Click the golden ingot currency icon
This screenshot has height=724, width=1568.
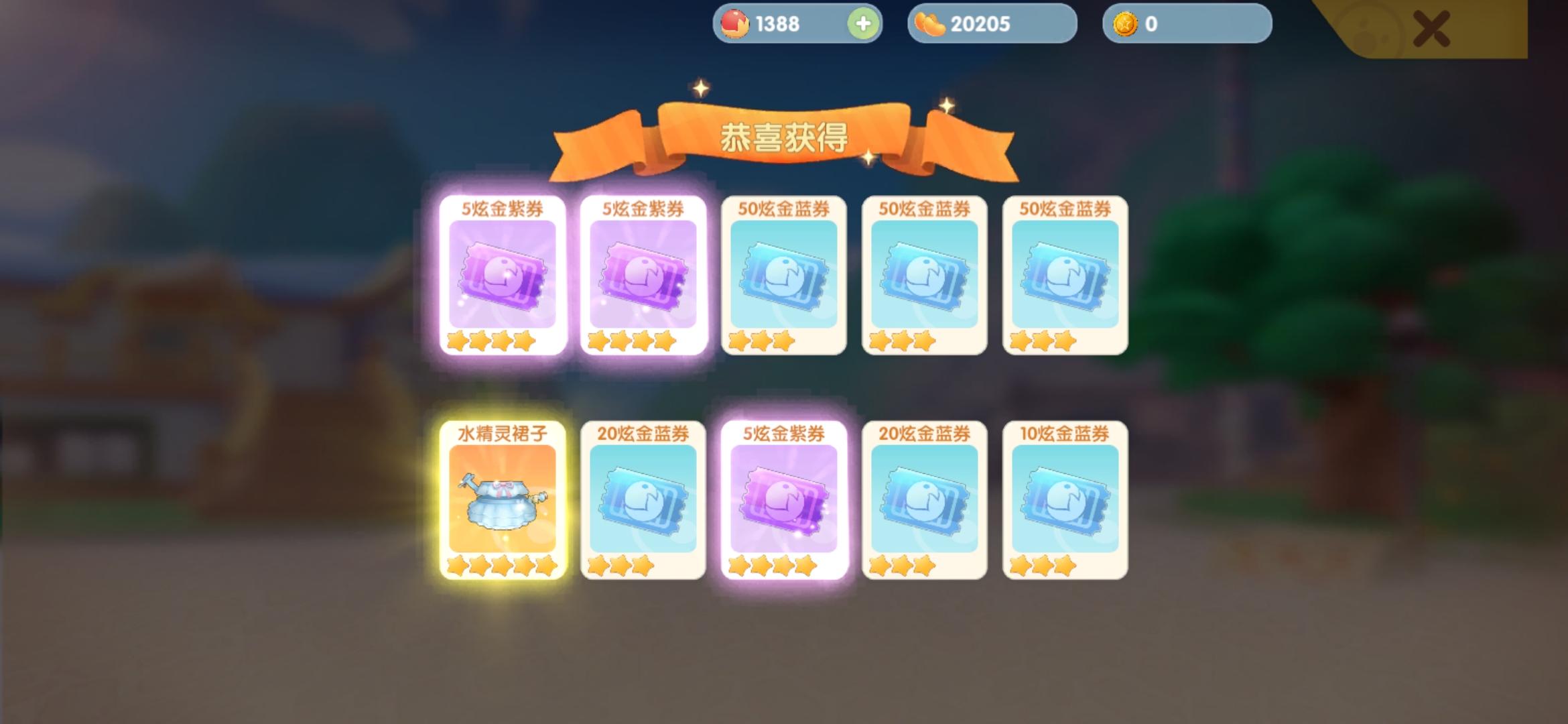point(931,24)
